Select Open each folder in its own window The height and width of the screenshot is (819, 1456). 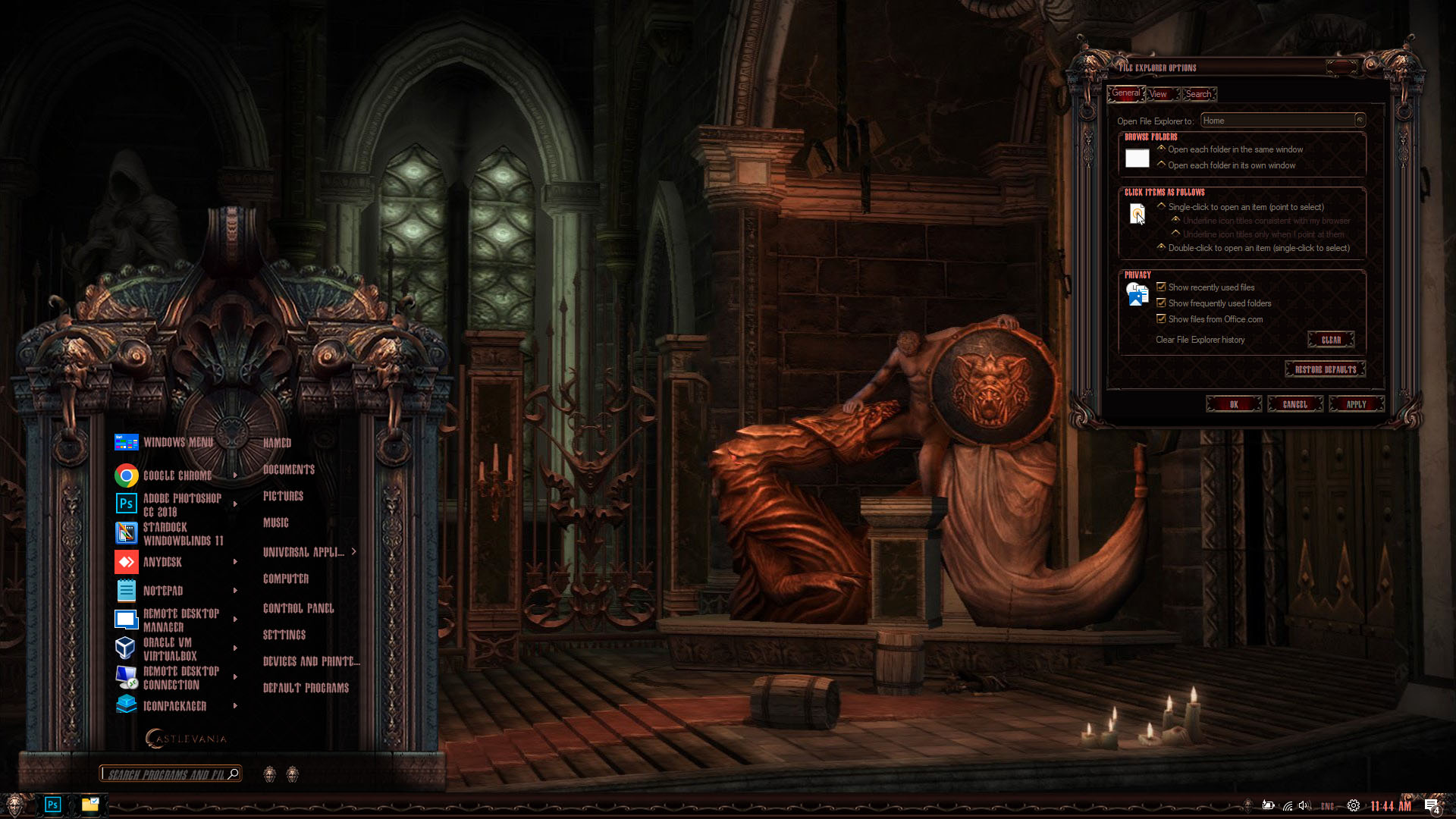1162,165
